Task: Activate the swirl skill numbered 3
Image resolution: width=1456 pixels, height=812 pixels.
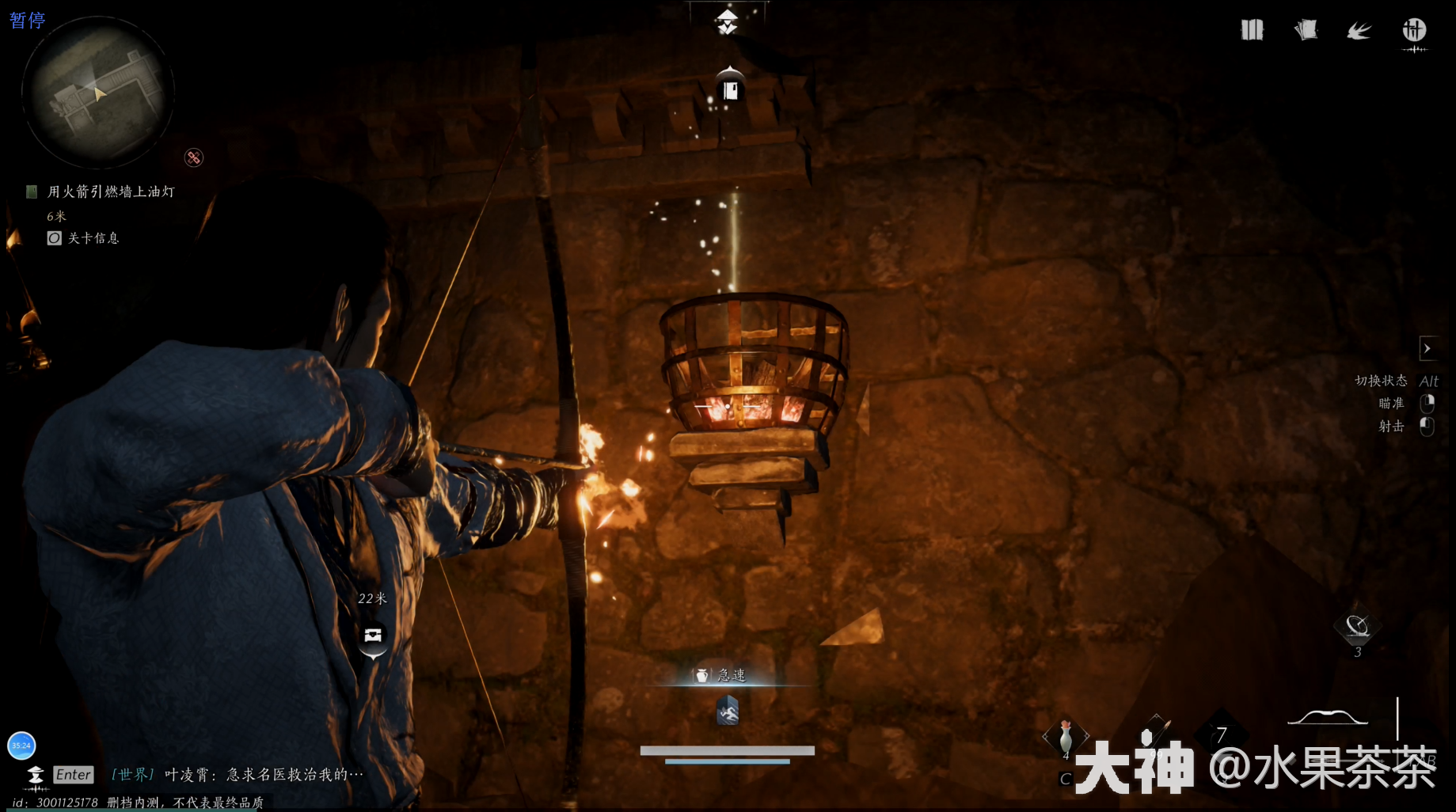Action: coord(1358,628)
